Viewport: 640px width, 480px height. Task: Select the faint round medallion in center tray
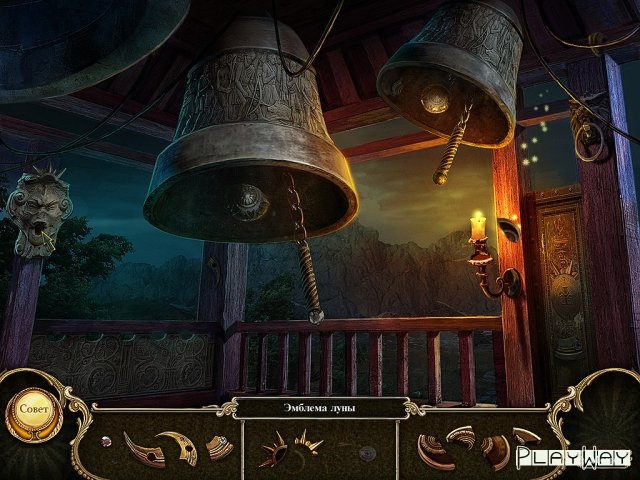[367, 452]
